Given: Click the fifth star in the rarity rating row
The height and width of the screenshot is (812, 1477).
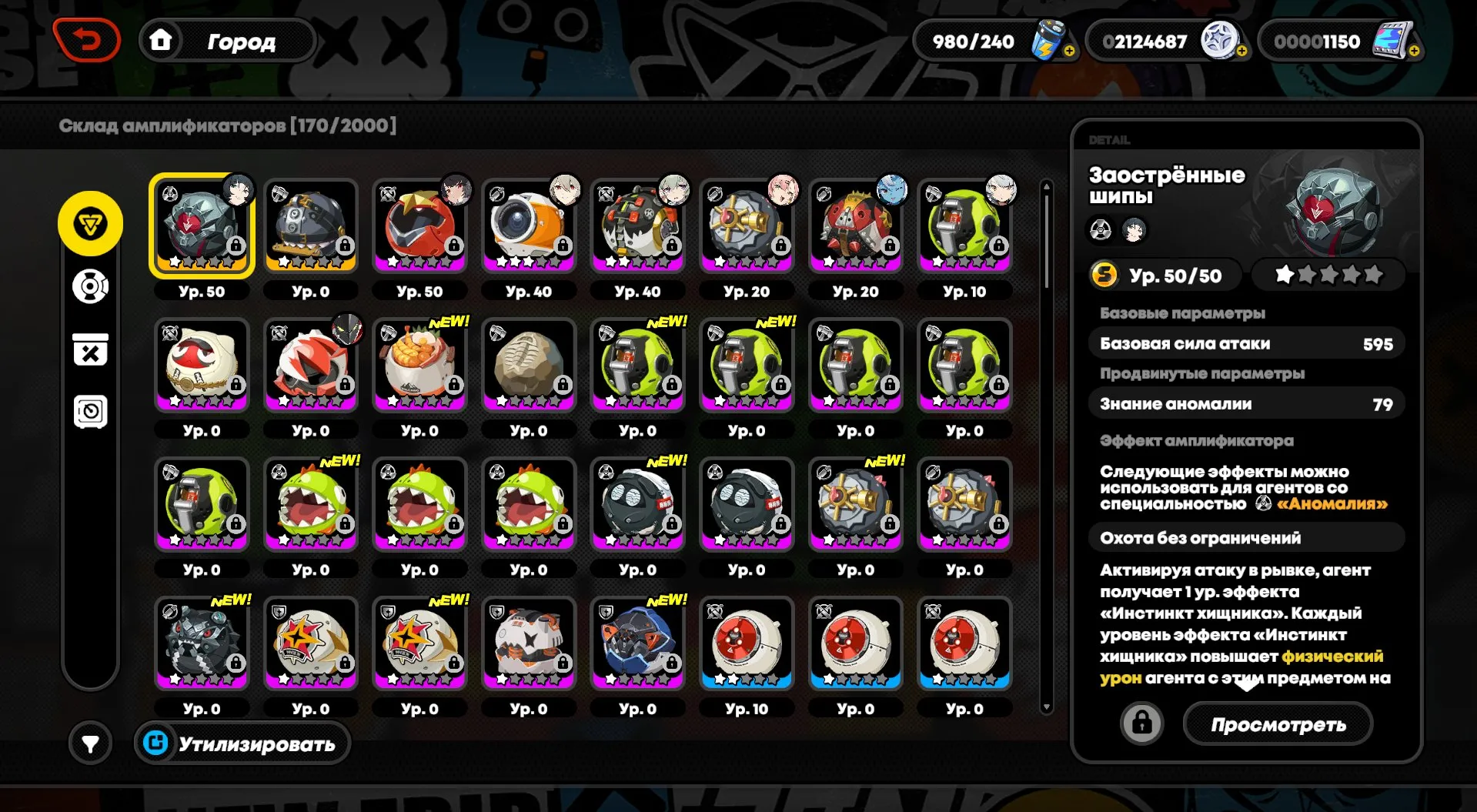Looking at the screenshot, I should (x=1375, y=273).
